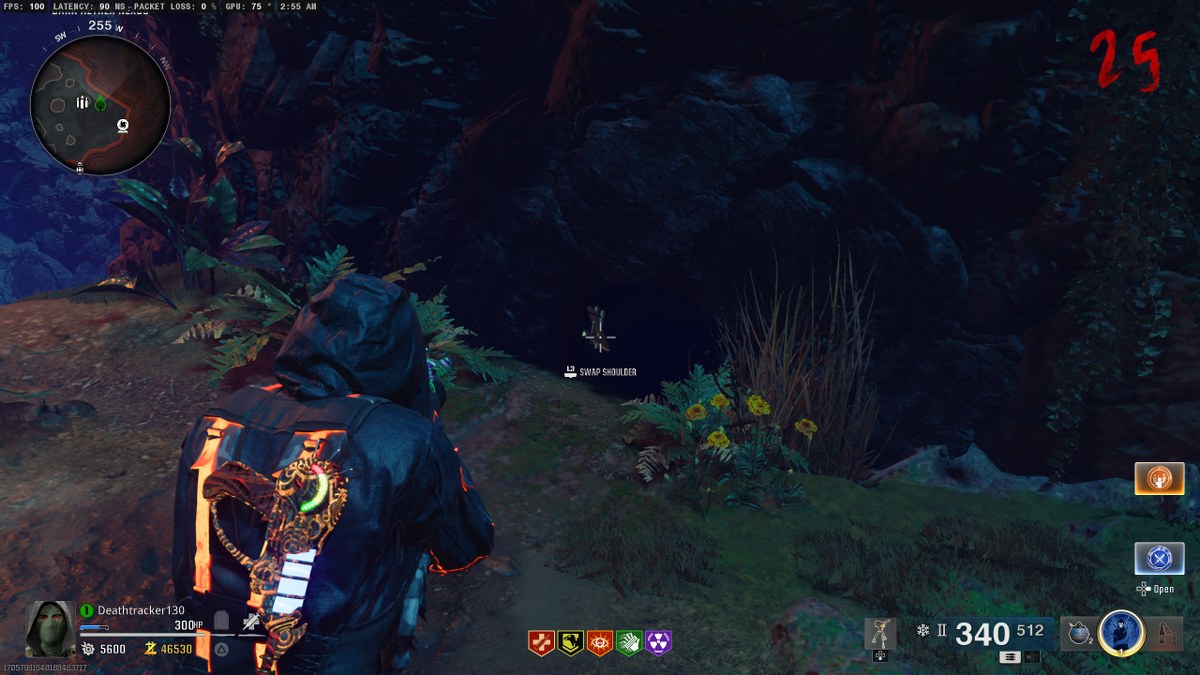Screen dimensions: 1200x675
Task: Select the scorestreak figure slot
Action: (x=880, y=634)
